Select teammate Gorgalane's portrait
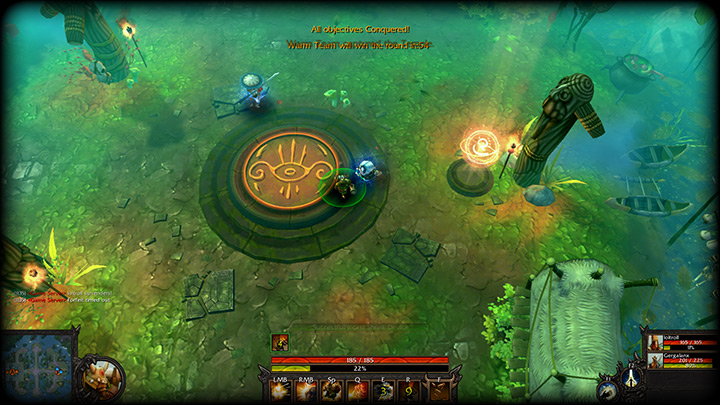The height and width of the screenshot is (405, 720). (654, 360)
